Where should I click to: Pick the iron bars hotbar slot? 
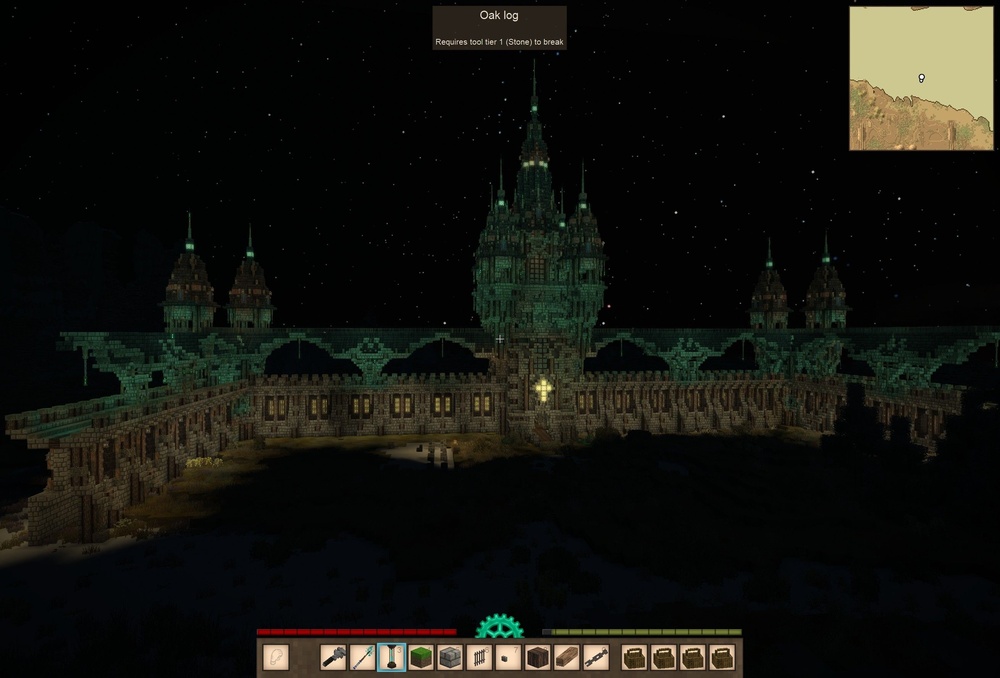click(x=480, y=657)
